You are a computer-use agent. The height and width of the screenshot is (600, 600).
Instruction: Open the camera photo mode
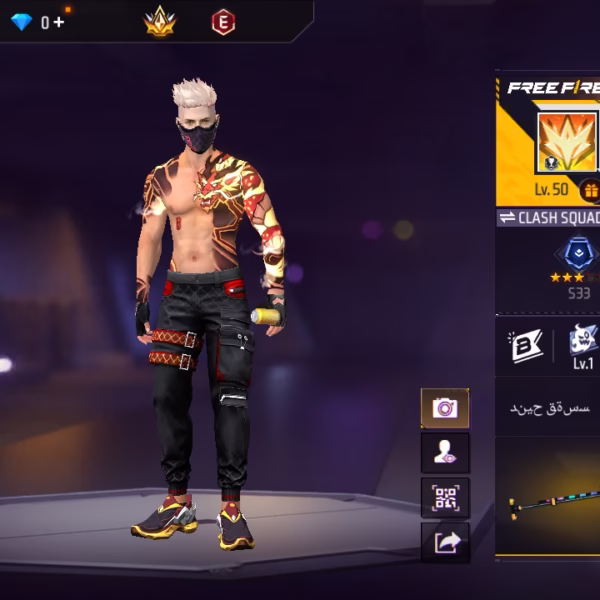click(x=444, y=408)
